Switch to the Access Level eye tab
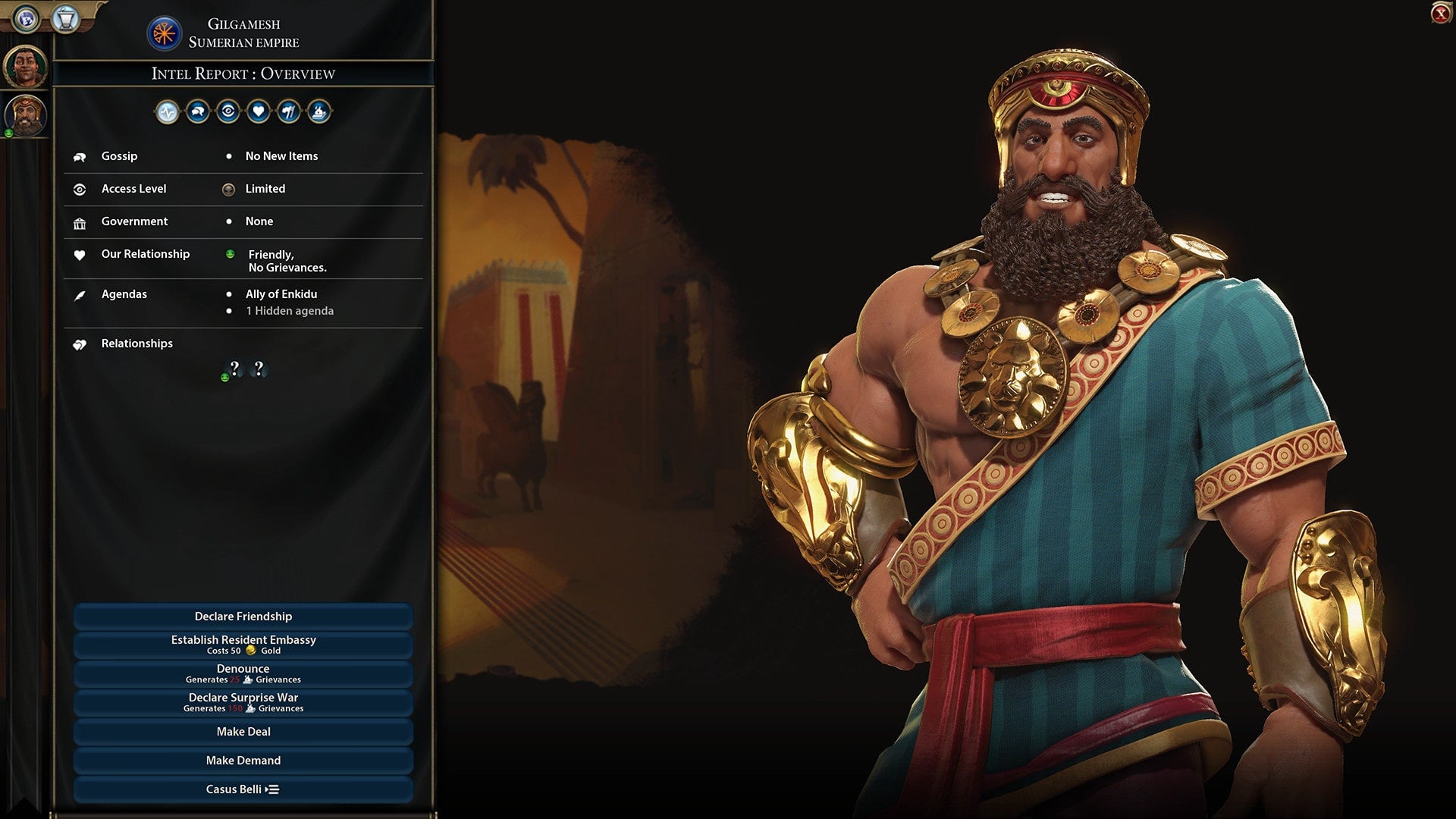 [x=228, y=111]
